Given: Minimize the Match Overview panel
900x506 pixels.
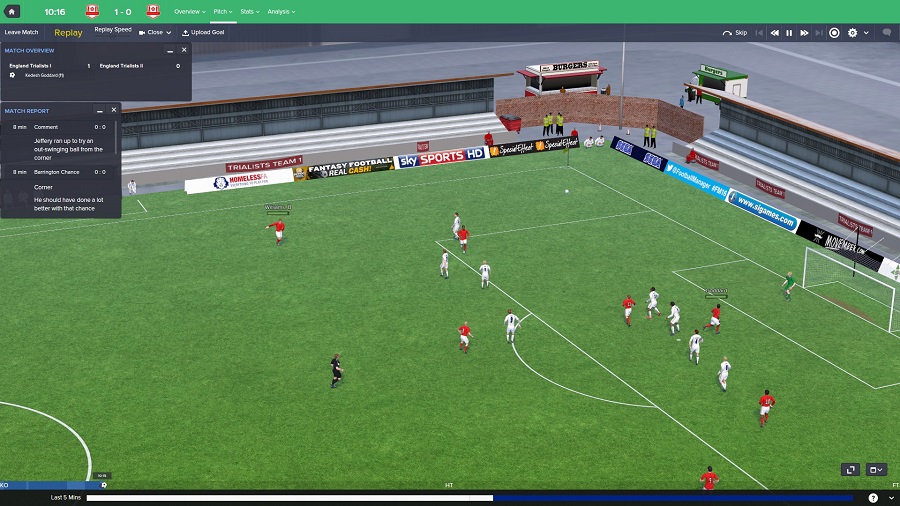Looking at the screenshot, I should tap(169, 50).
